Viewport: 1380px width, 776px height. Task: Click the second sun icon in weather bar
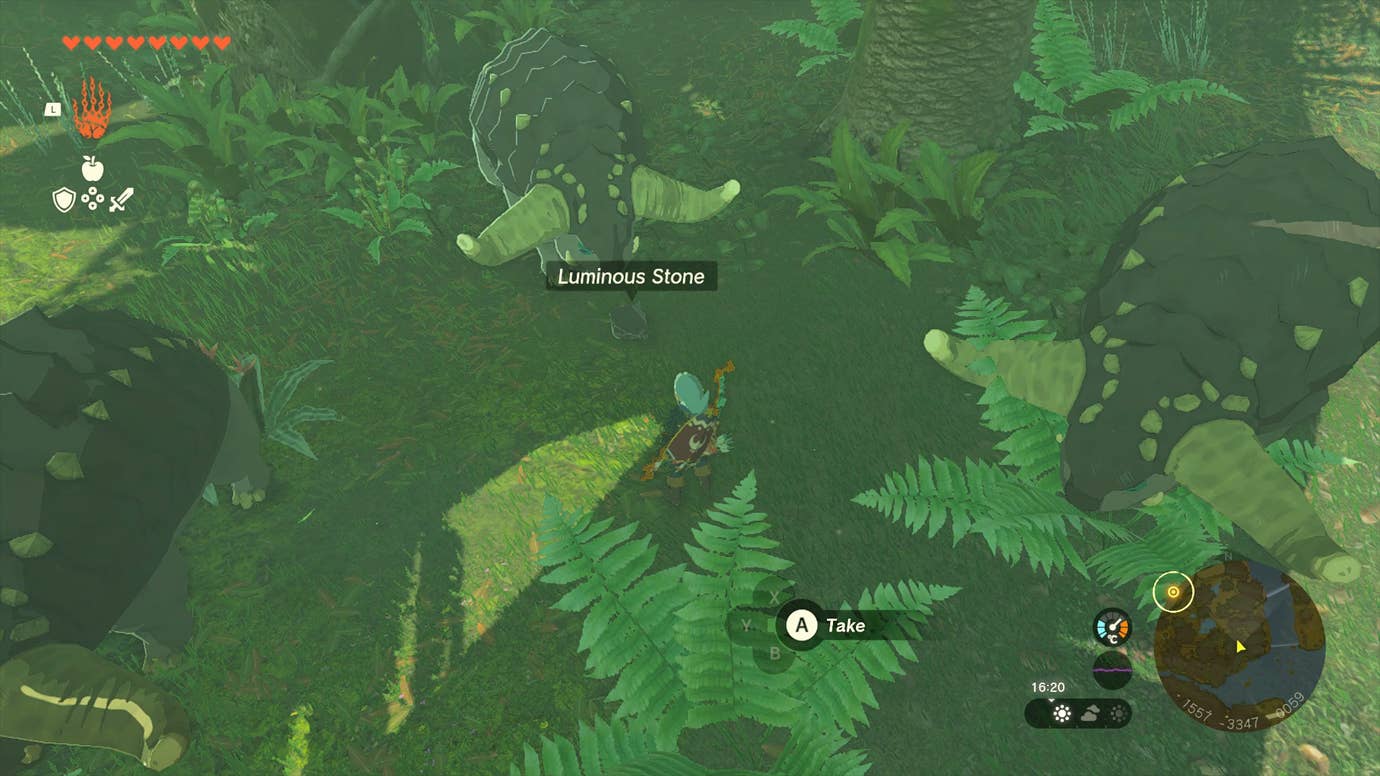pyautogui.click(x=1118, y=713)
